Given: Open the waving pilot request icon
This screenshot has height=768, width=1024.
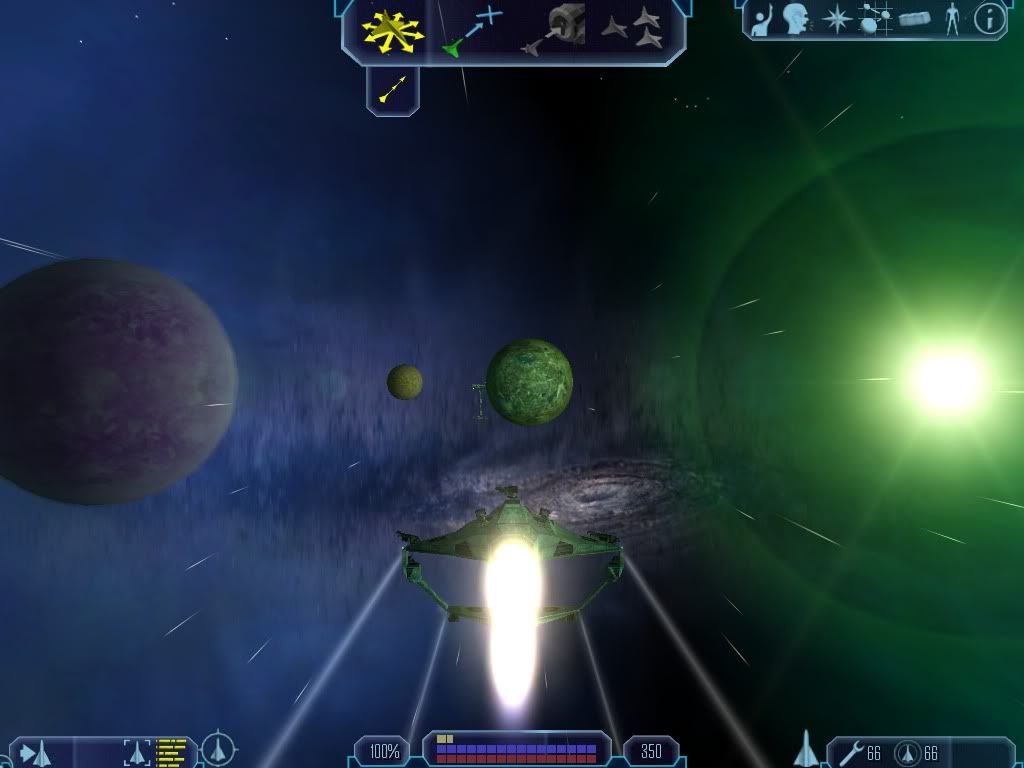Looking at the screenshot, I should click(761, 19).
